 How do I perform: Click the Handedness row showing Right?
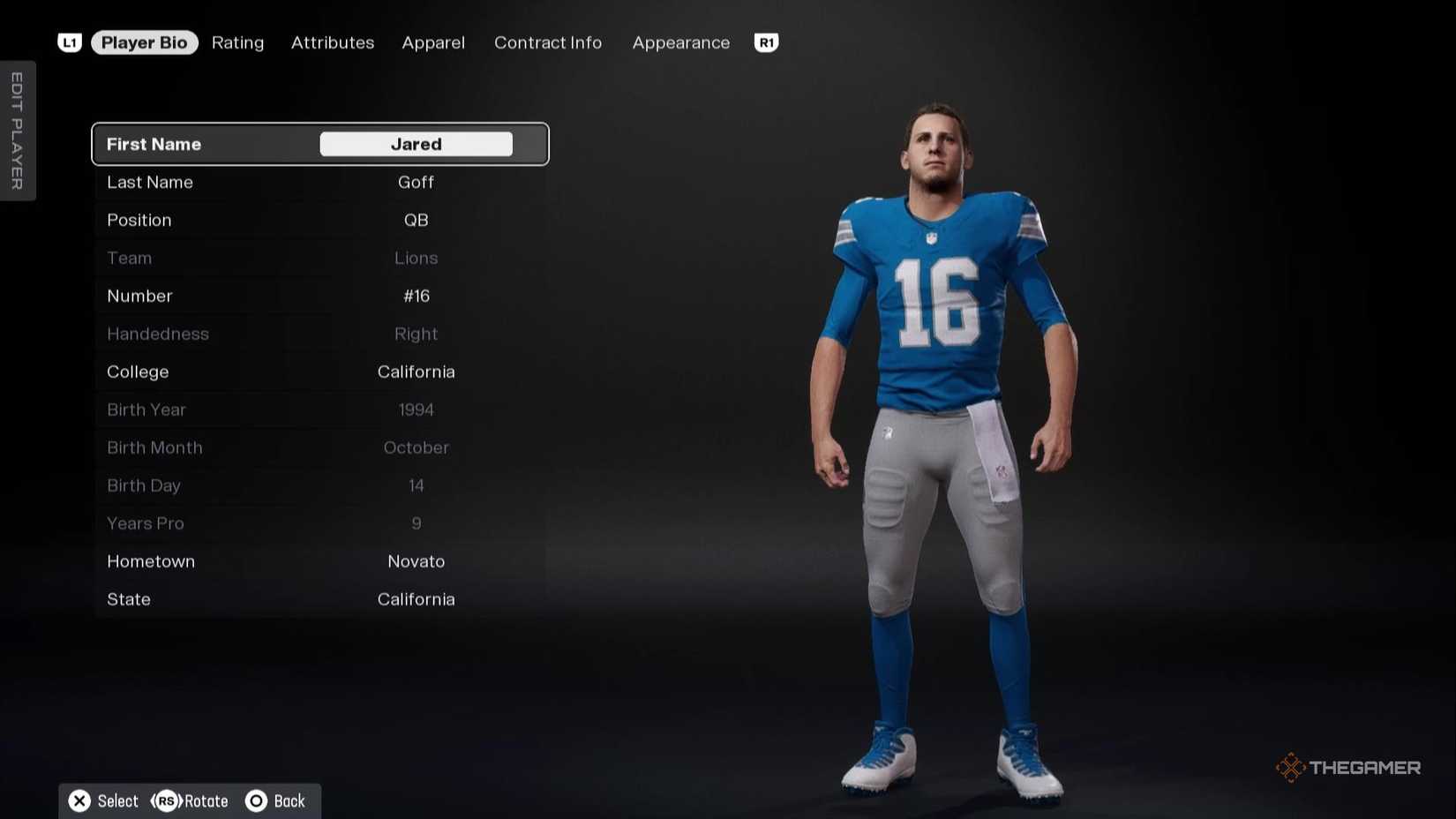pos(319,334)
